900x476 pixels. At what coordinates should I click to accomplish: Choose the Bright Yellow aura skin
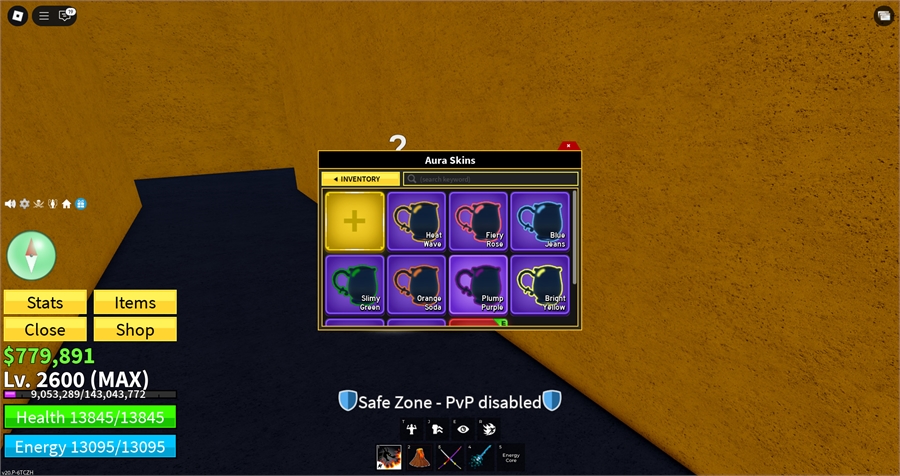pos(541,285)
